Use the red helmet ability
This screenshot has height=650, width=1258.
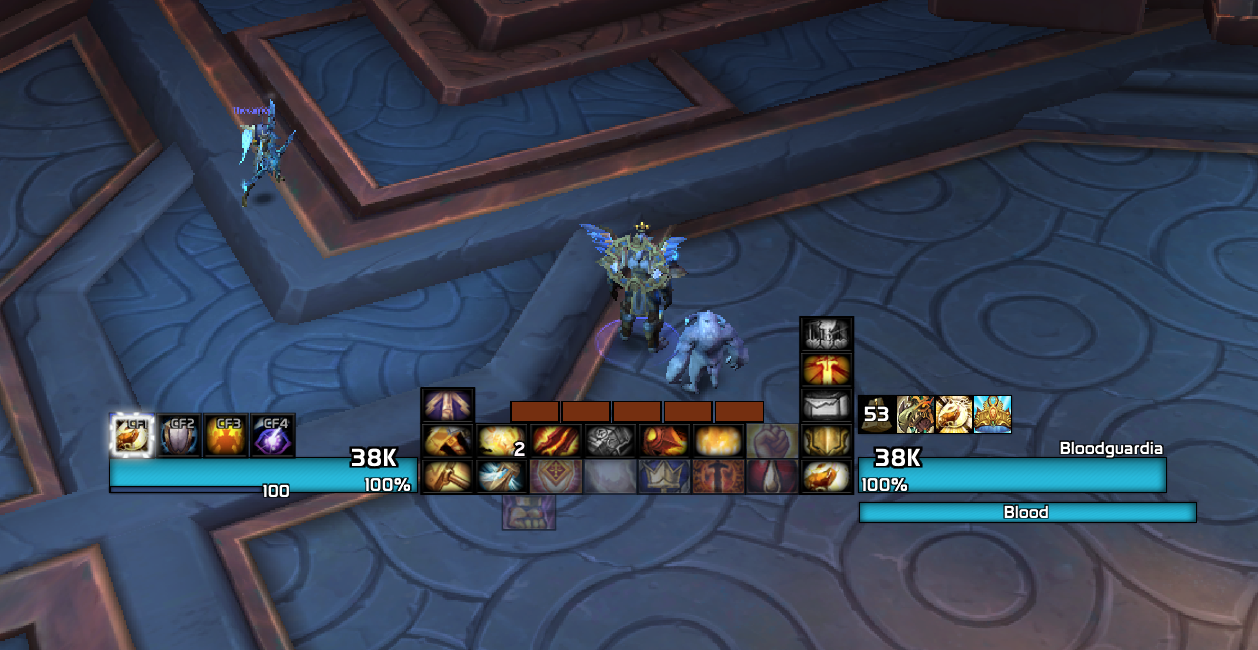coord(662,441)
